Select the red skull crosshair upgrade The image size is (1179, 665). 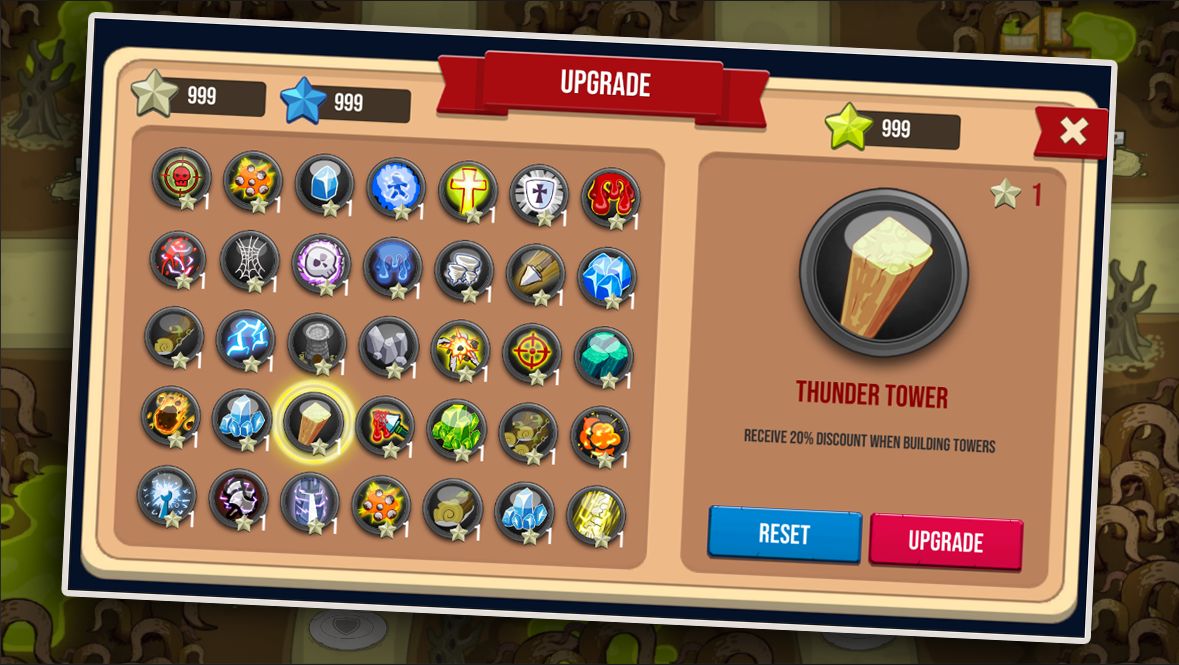click(181, 178)
